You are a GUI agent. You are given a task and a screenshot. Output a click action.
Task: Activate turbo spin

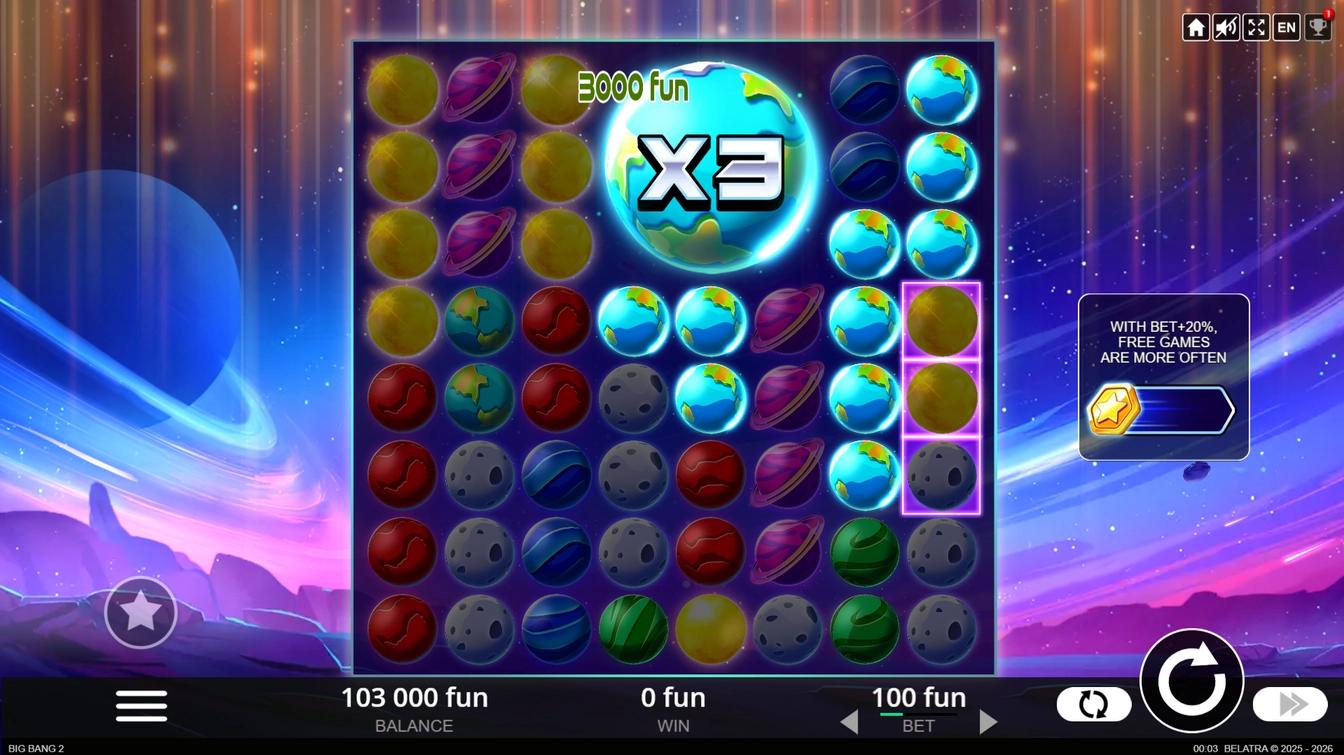1288,704
